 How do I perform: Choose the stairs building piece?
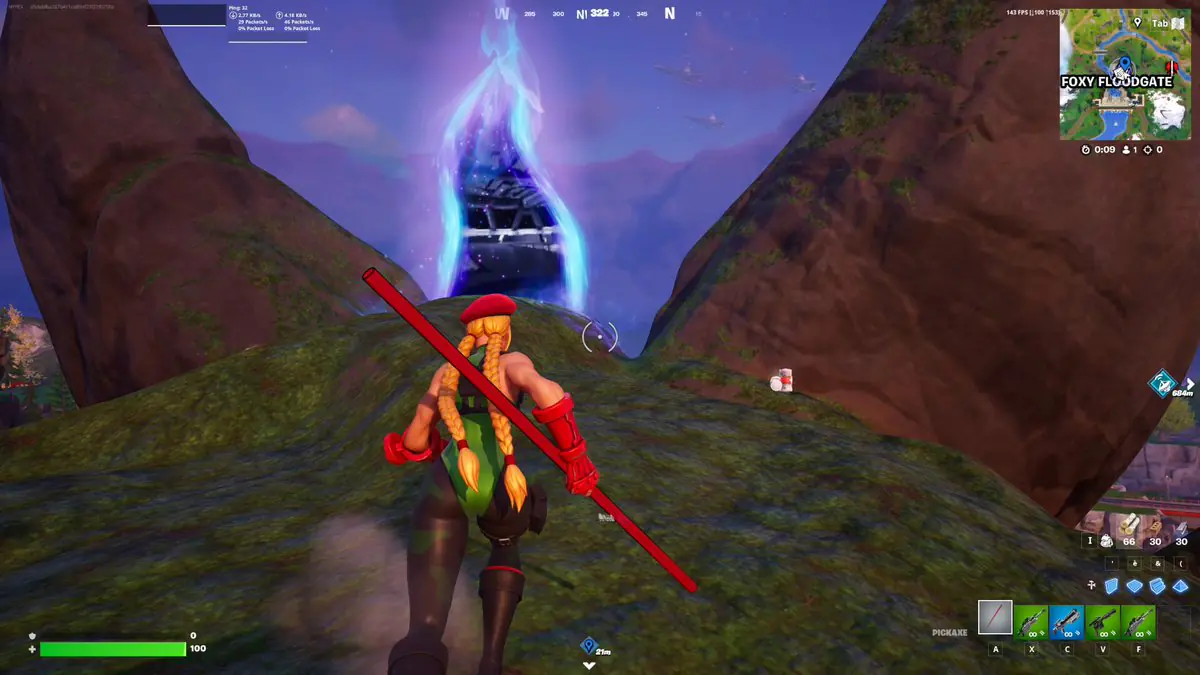click(x=1158, y=587)
